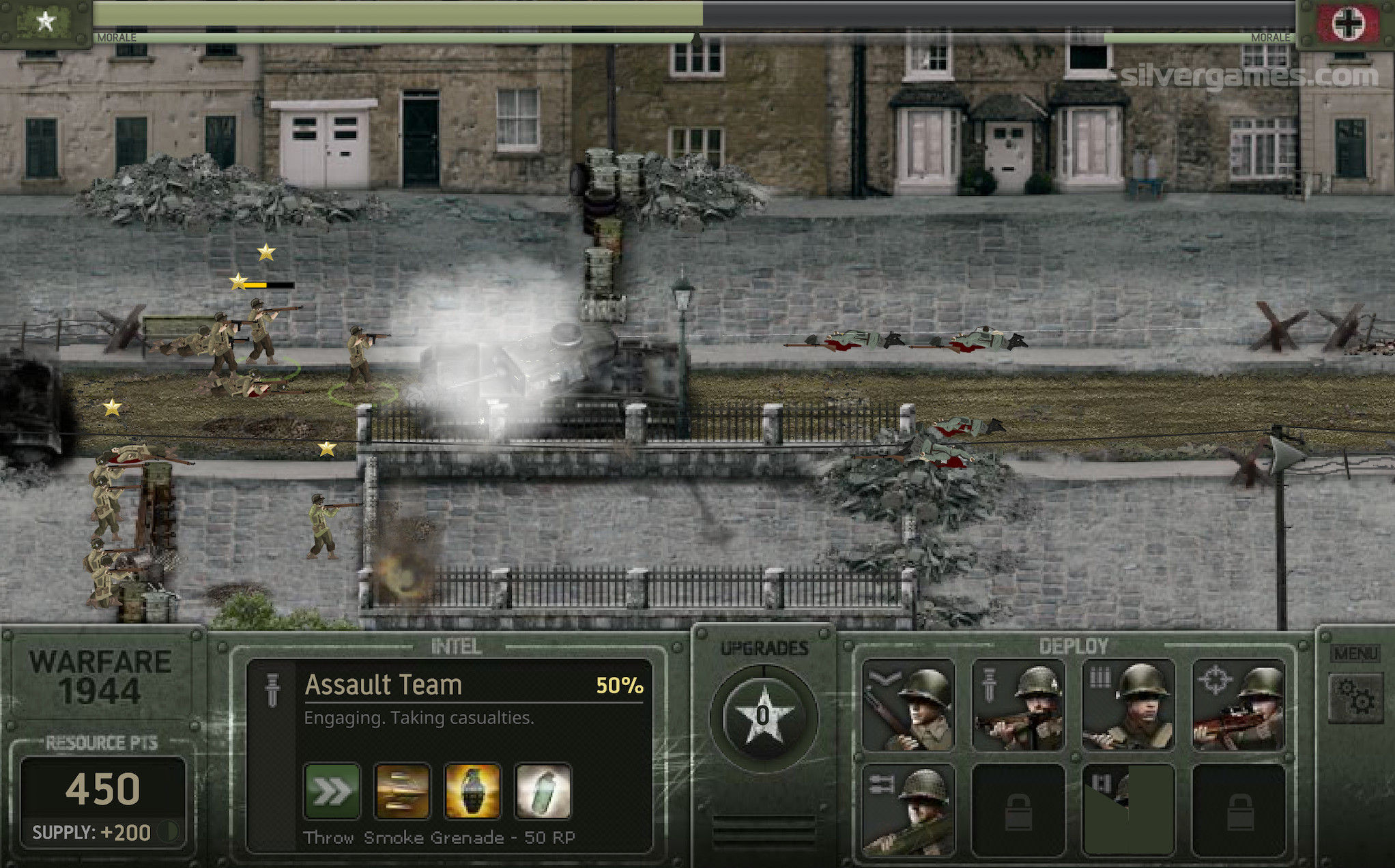
Task: Use the rapid fire bullets ability
Action: (403, 791)
